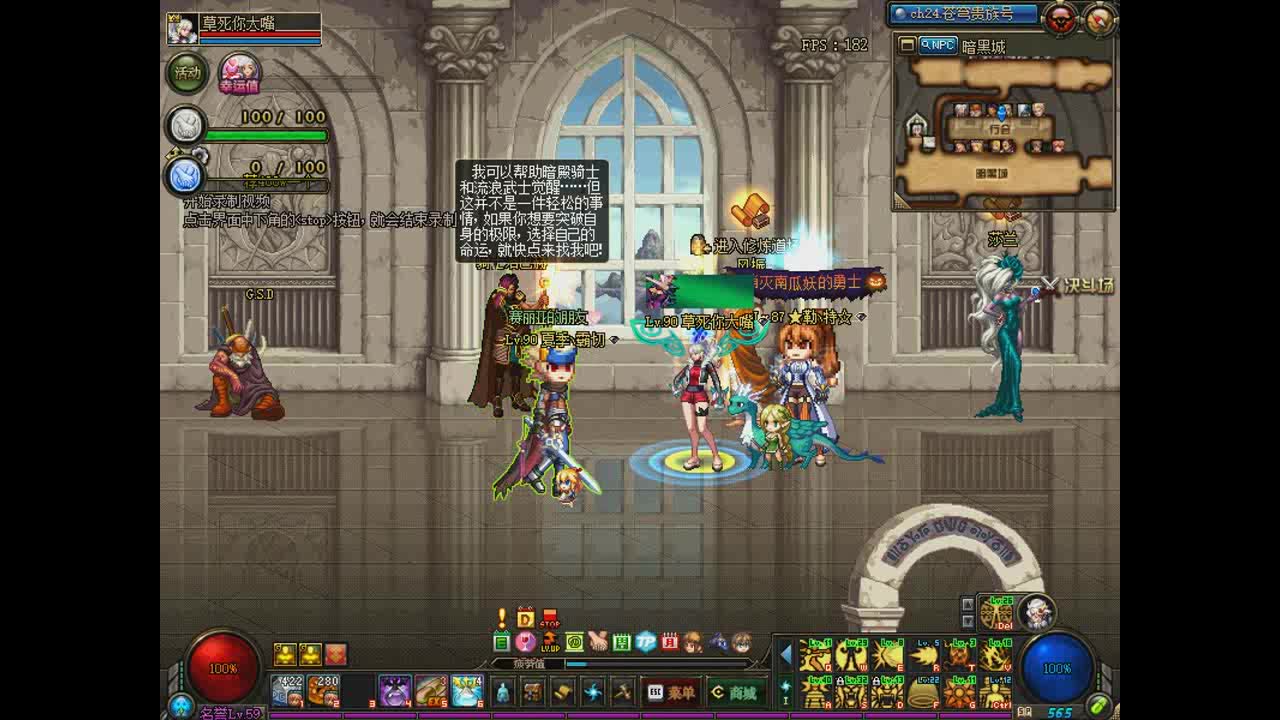Click the LV.UP event icon
Screen dimensions: 1280x720
coord(551,646)
